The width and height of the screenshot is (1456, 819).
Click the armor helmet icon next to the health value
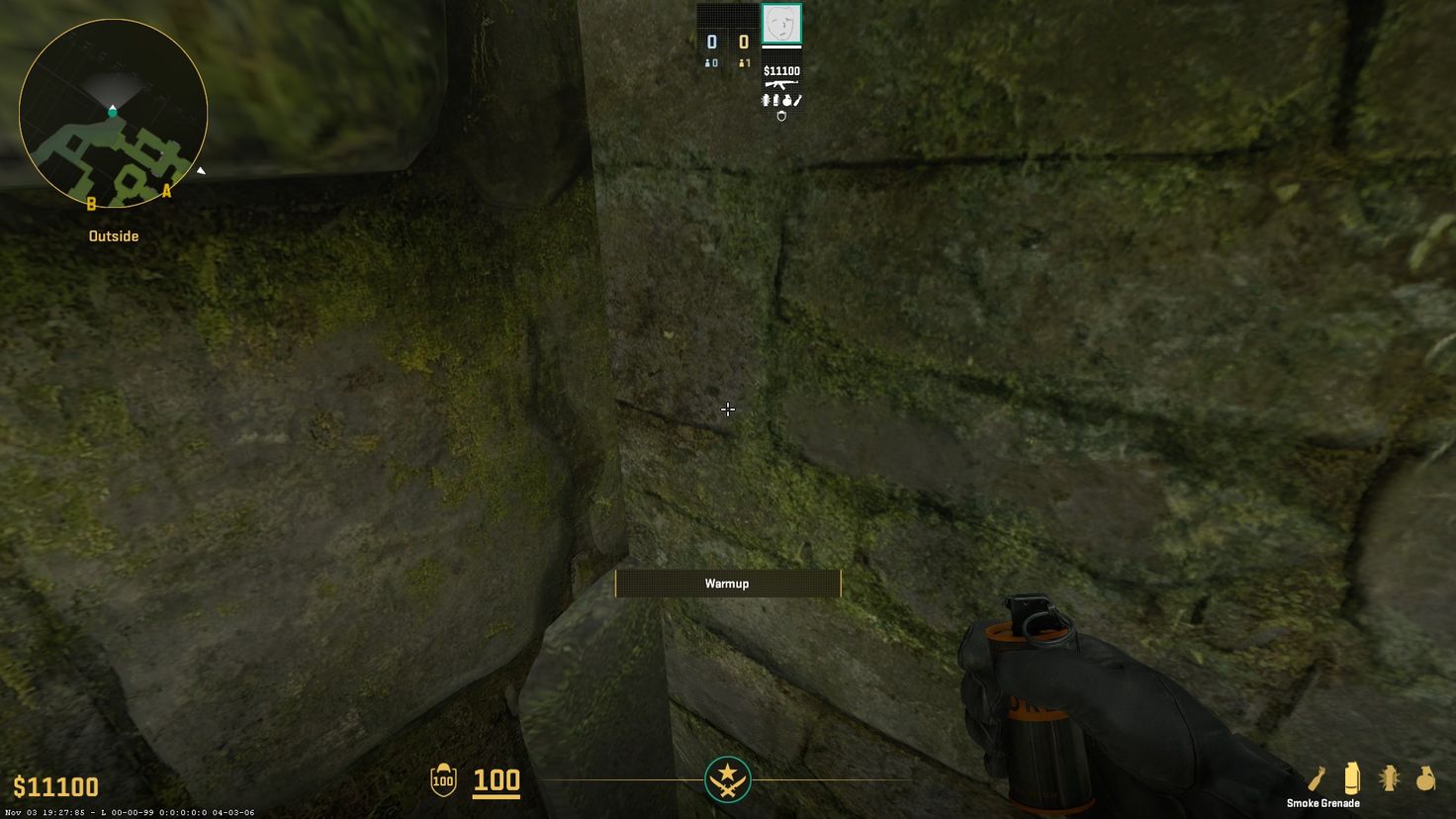445,781
